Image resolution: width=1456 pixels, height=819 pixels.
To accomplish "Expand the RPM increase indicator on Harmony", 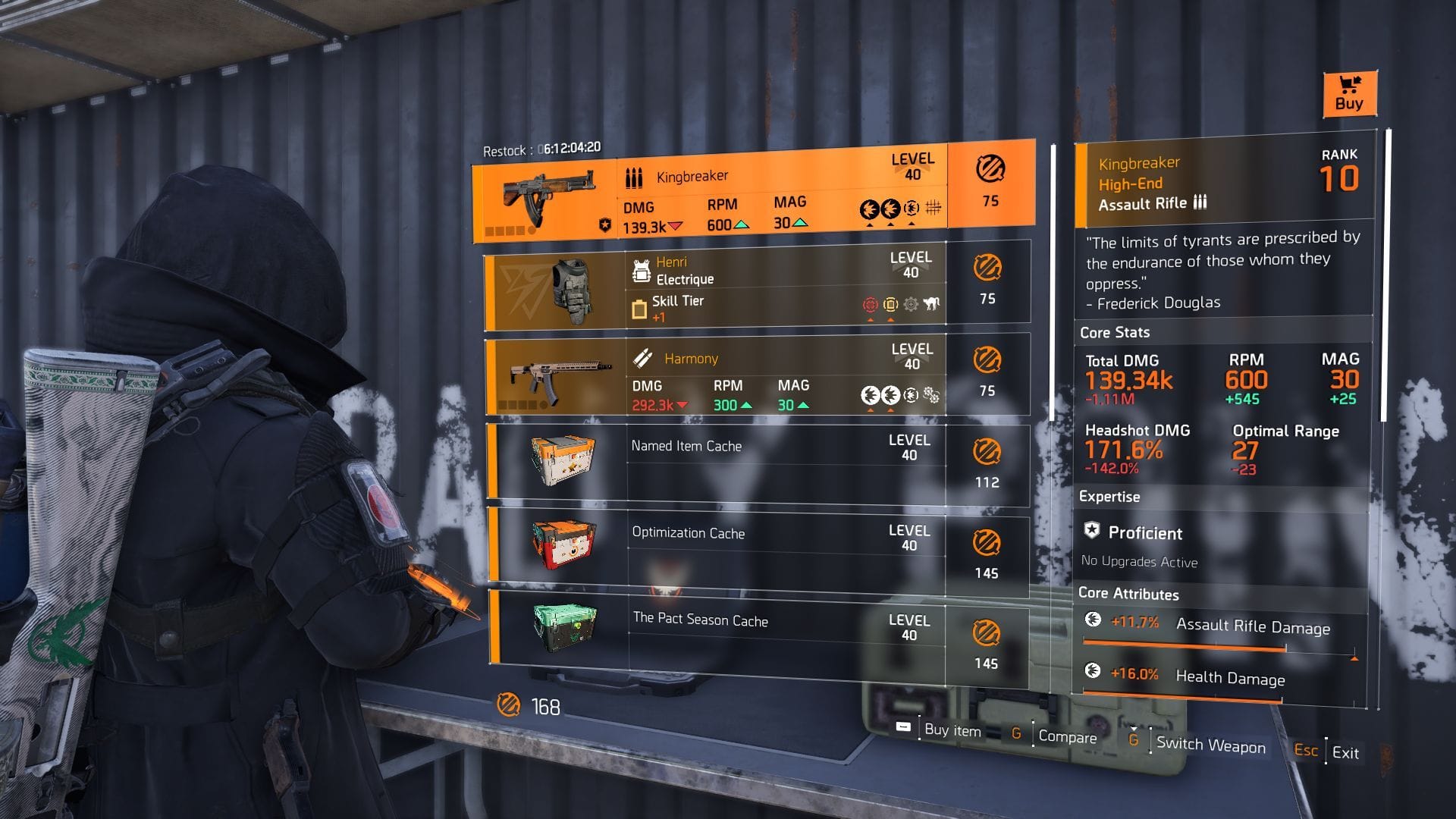I will [747, 406].
